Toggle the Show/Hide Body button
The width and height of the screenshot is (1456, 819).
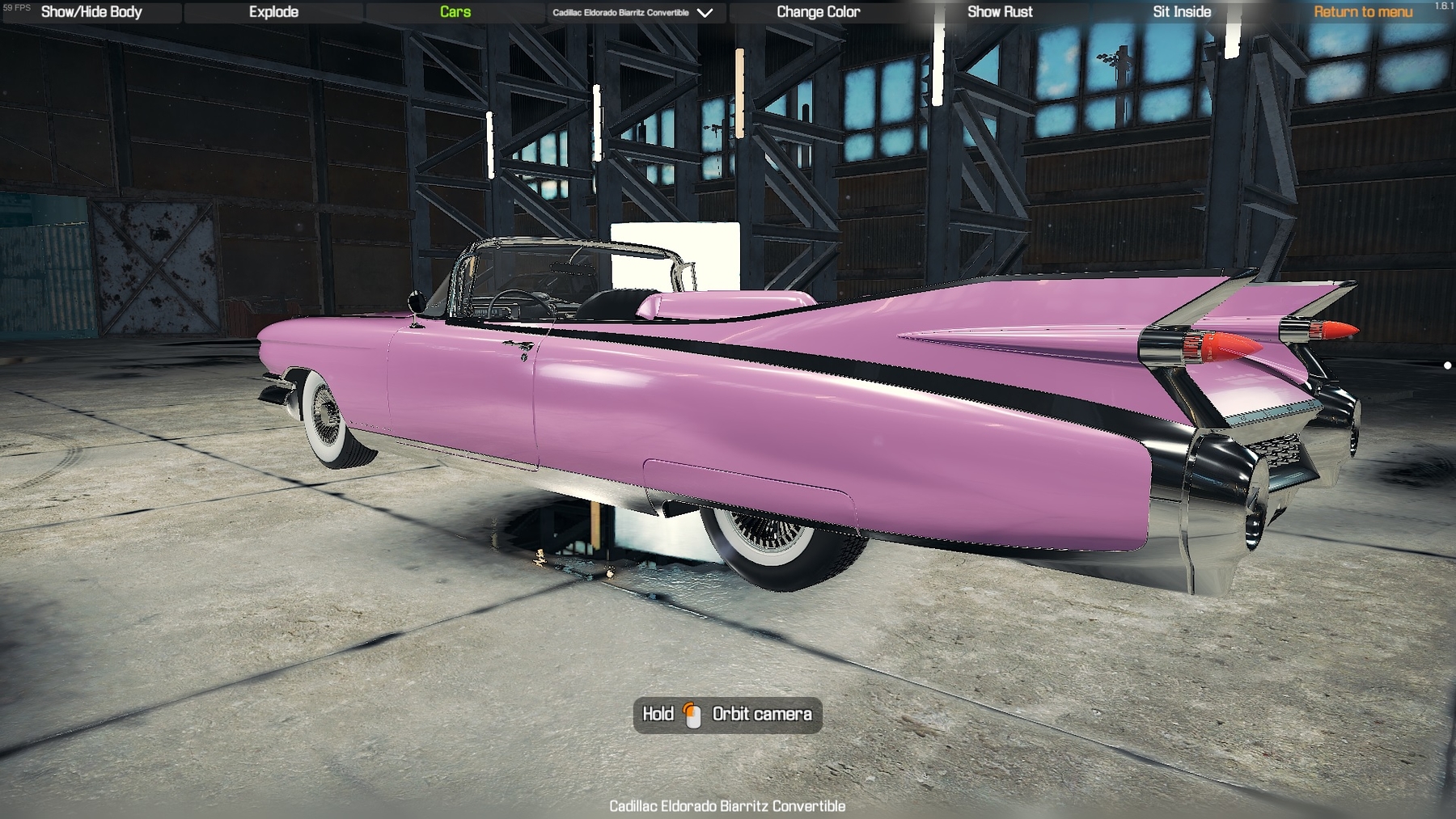tap(91, 12)
